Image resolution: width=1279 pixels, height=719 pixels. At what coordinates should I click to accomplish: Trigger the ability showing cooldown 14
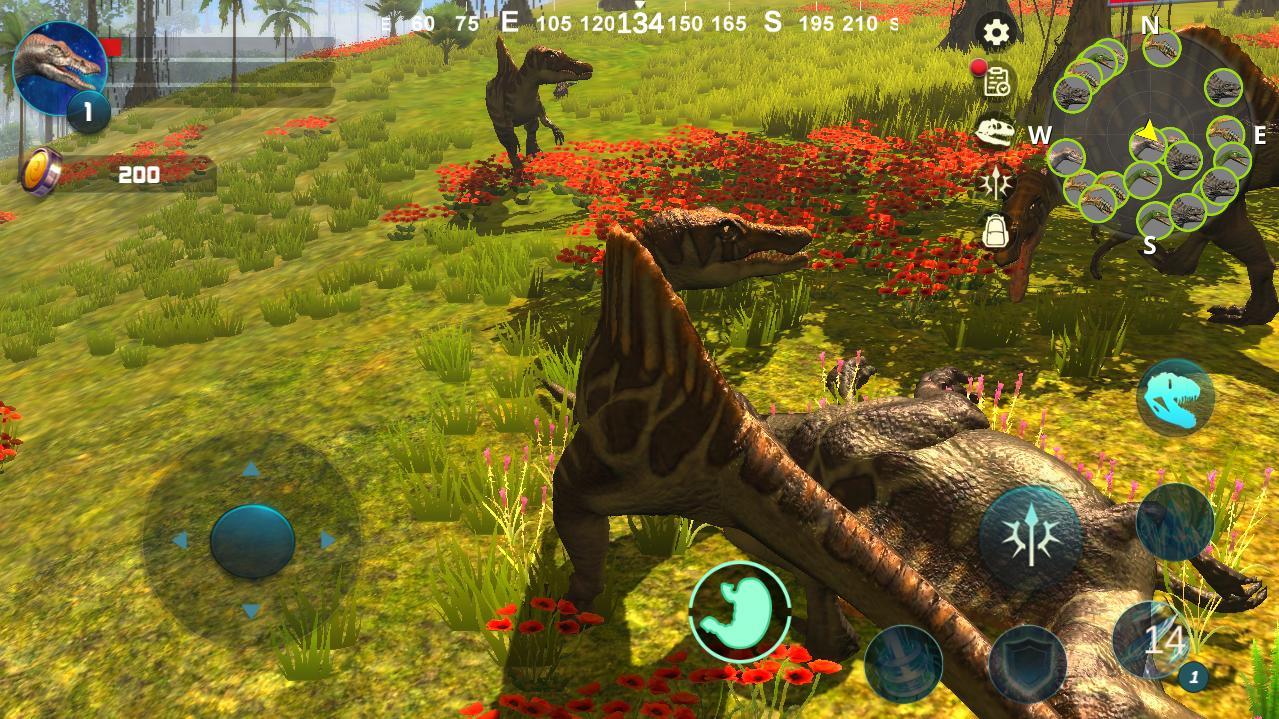pos(1162,640)
